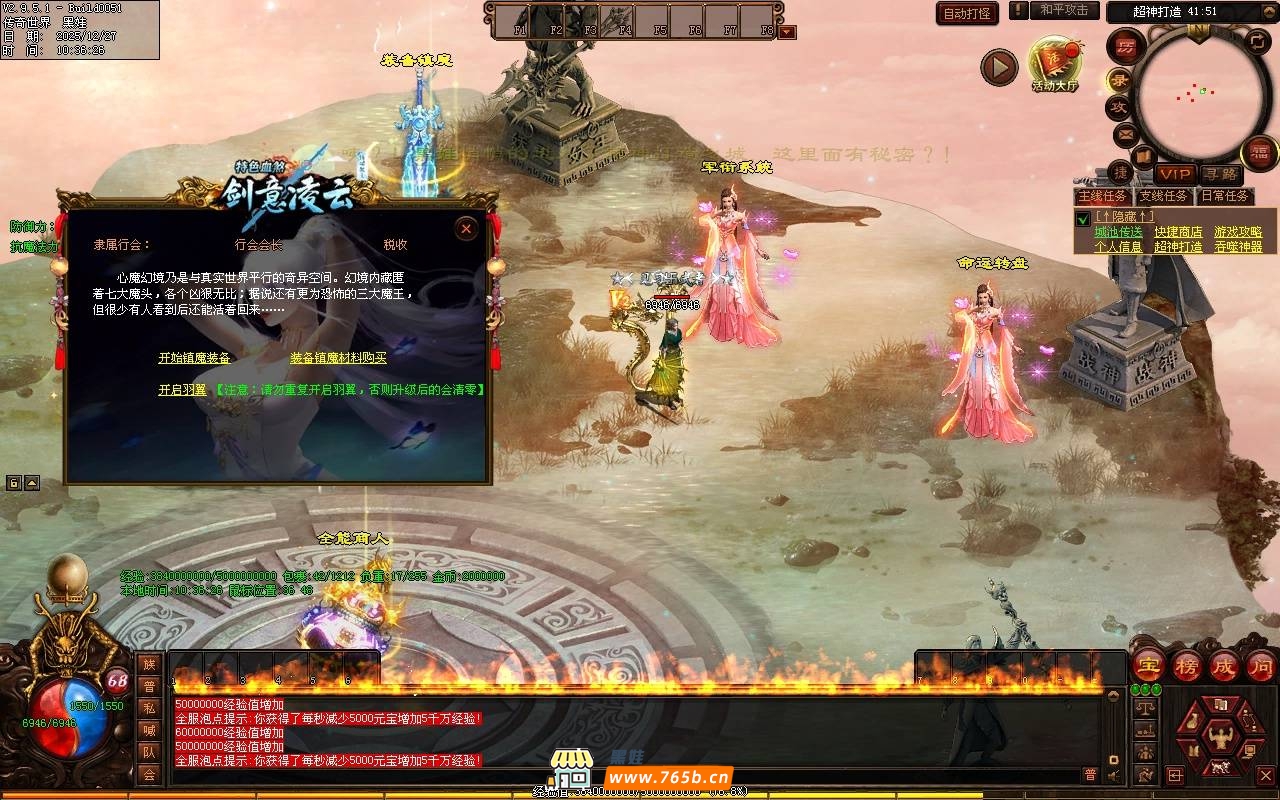1280x800 pixels.
Task: Select the 私 private chat channel
Action: coord(149,708)
